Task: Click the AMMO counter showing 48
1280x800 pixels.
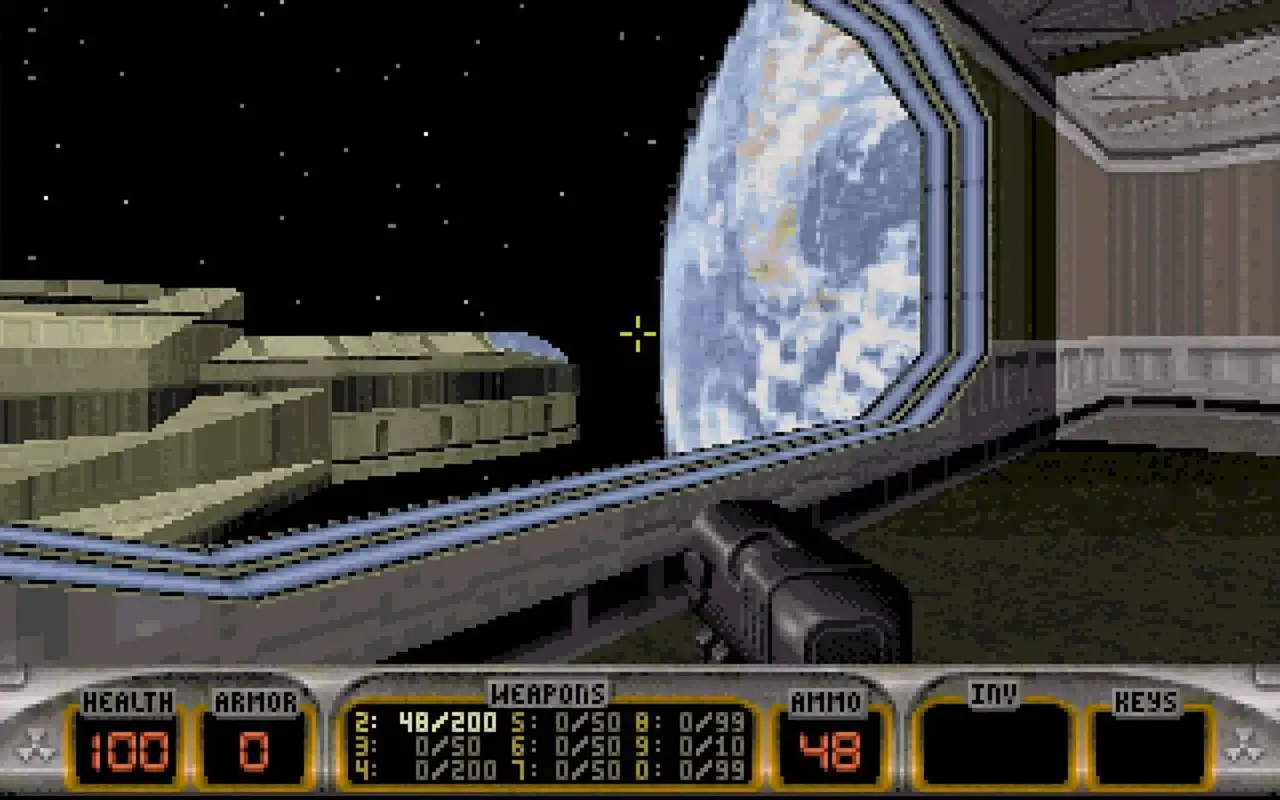Action: [826, 748]
